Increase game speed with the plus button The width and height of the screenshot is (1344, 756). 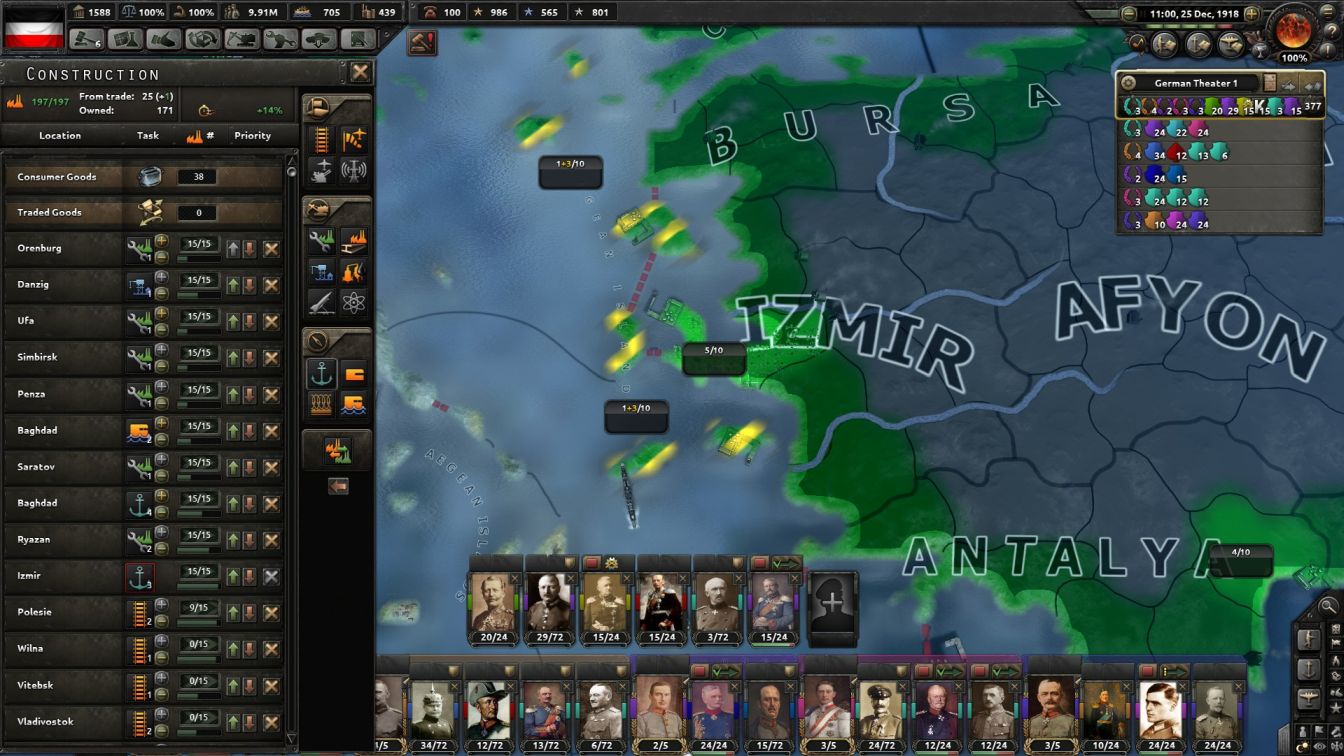(x=1251, y=13)
